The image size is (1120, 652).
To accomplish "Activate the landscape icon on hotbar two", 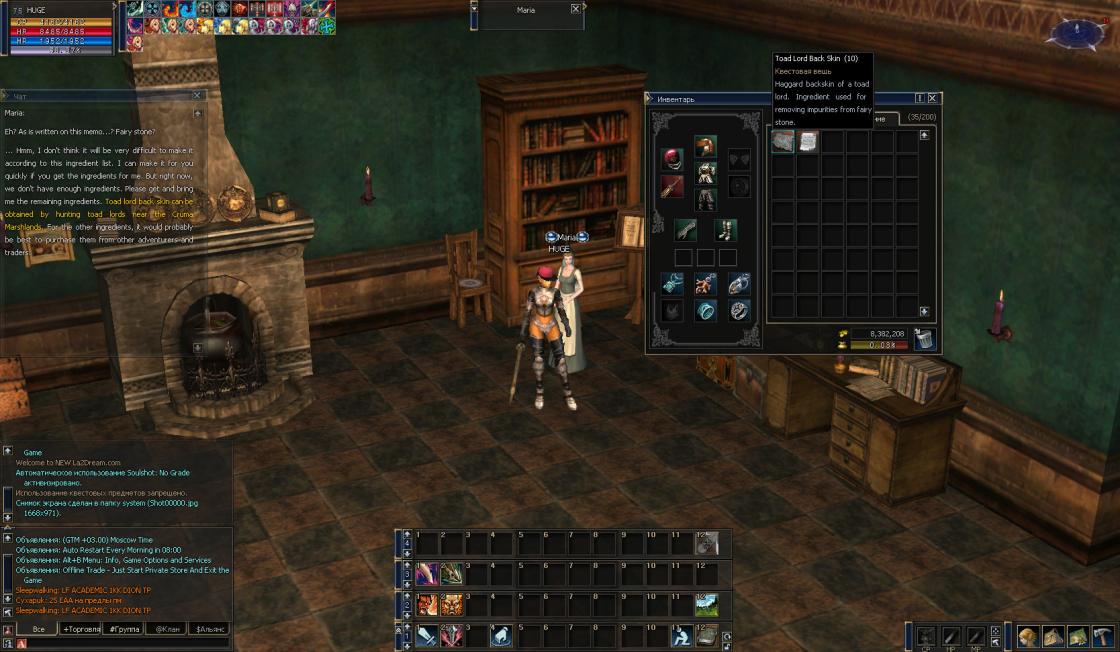I will coord(706,604).
